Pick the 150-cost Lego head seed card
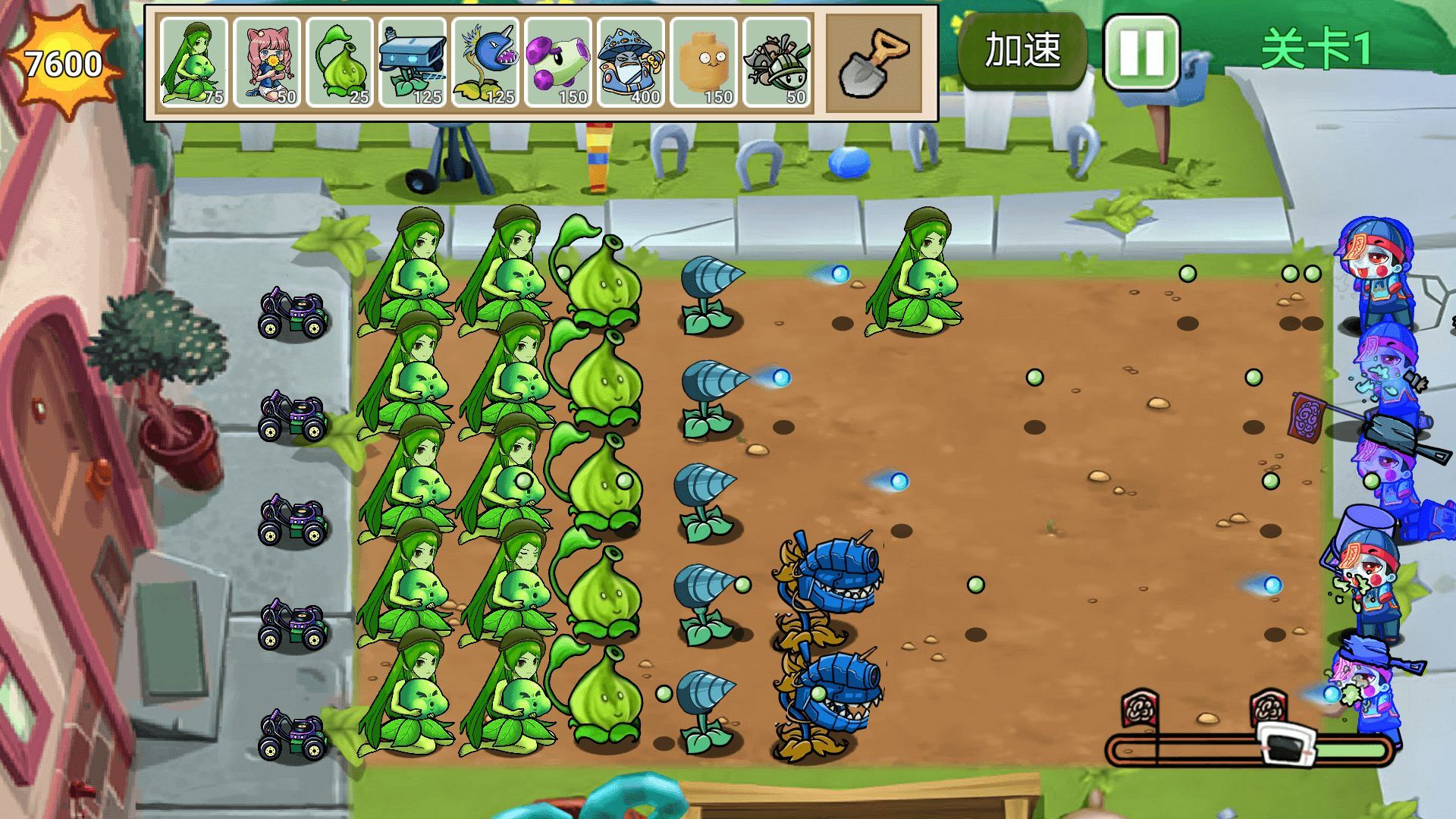Image resolution: width=1456 pixels, height=819 pixels. point(706,61)
